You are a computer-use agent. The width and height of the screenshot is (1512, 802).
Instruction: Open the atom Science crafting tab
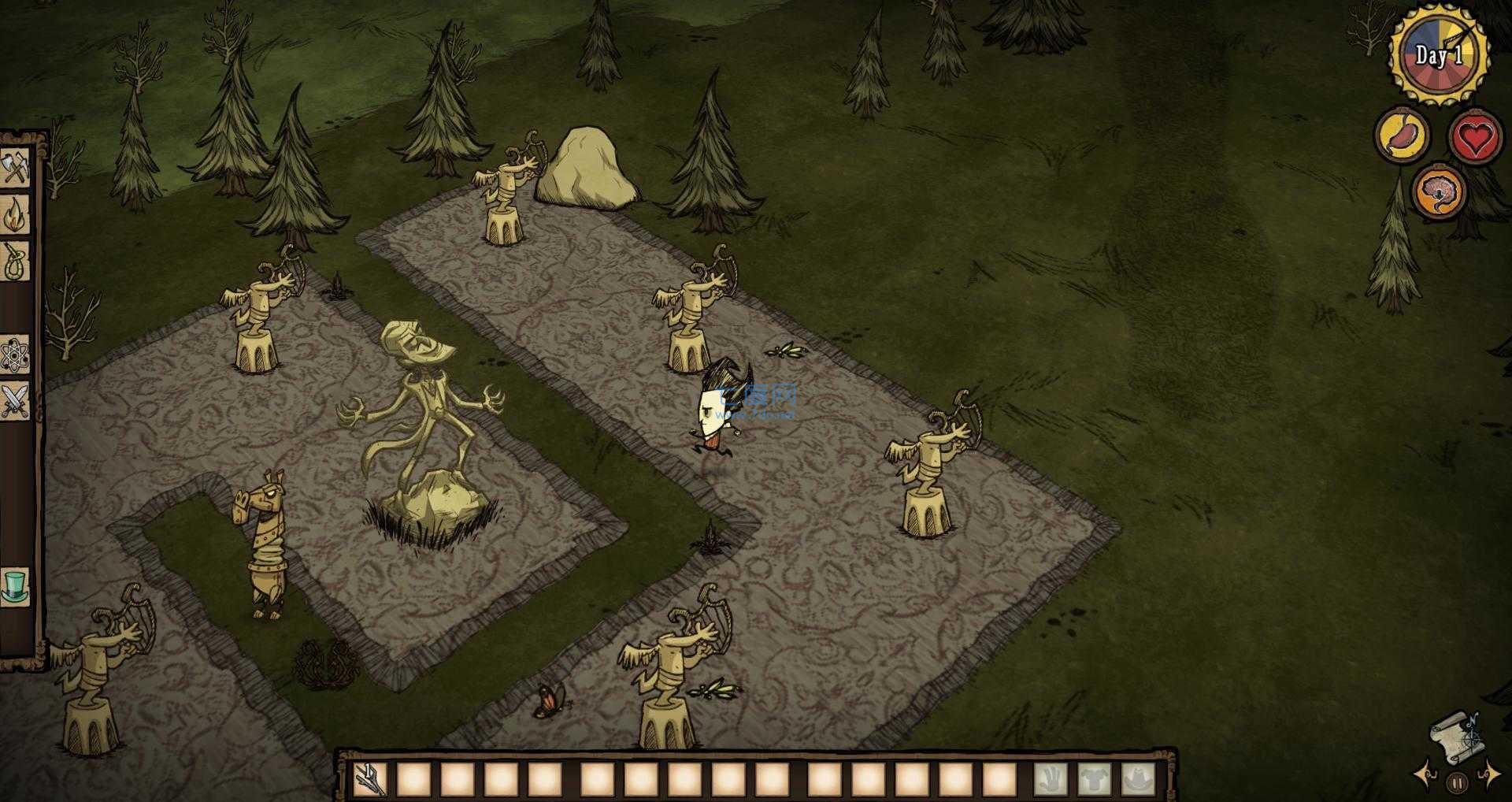[x=16, y=356]
